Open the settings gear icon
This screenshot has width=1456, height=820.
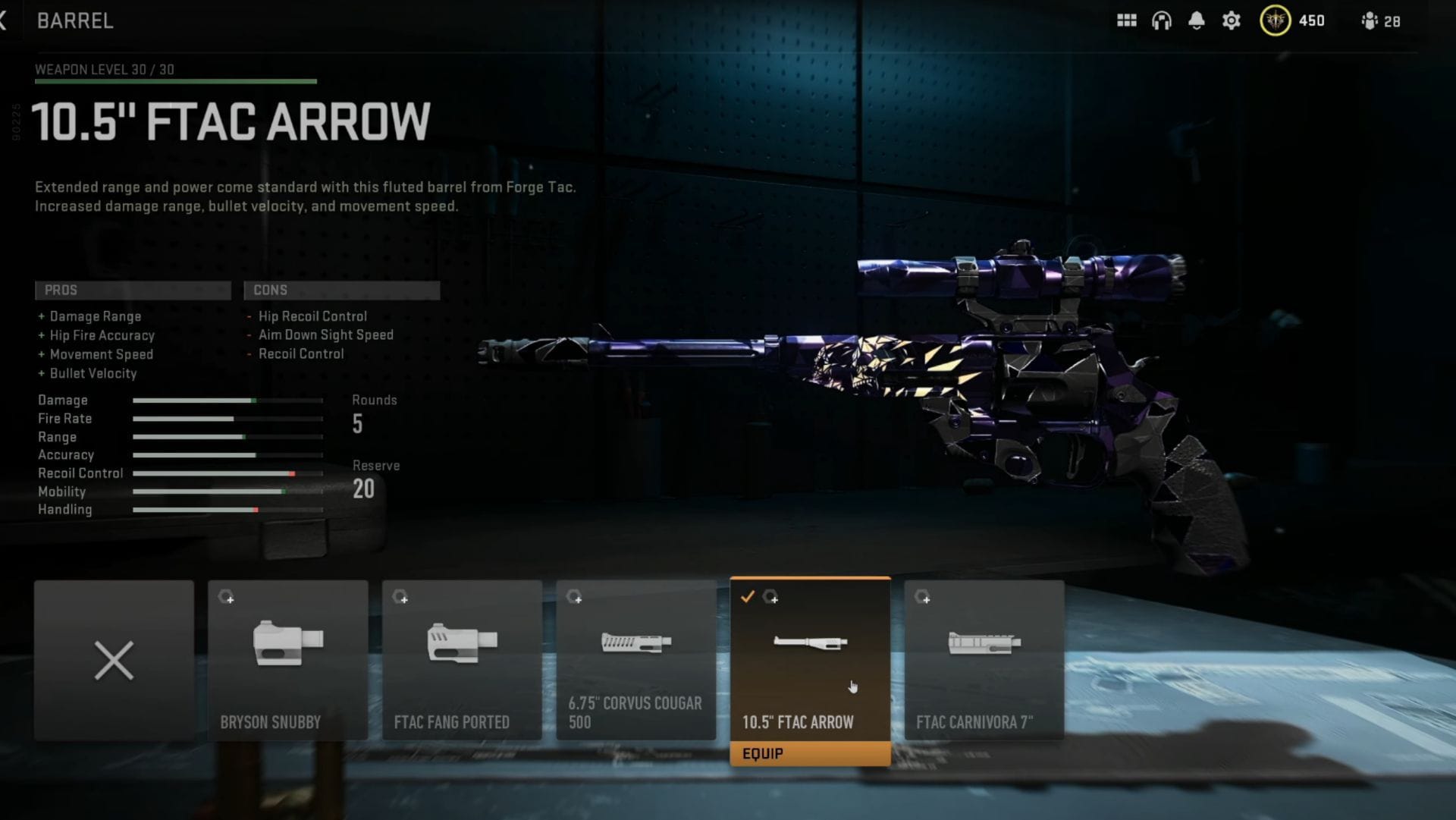click(x=1231, y=20)
